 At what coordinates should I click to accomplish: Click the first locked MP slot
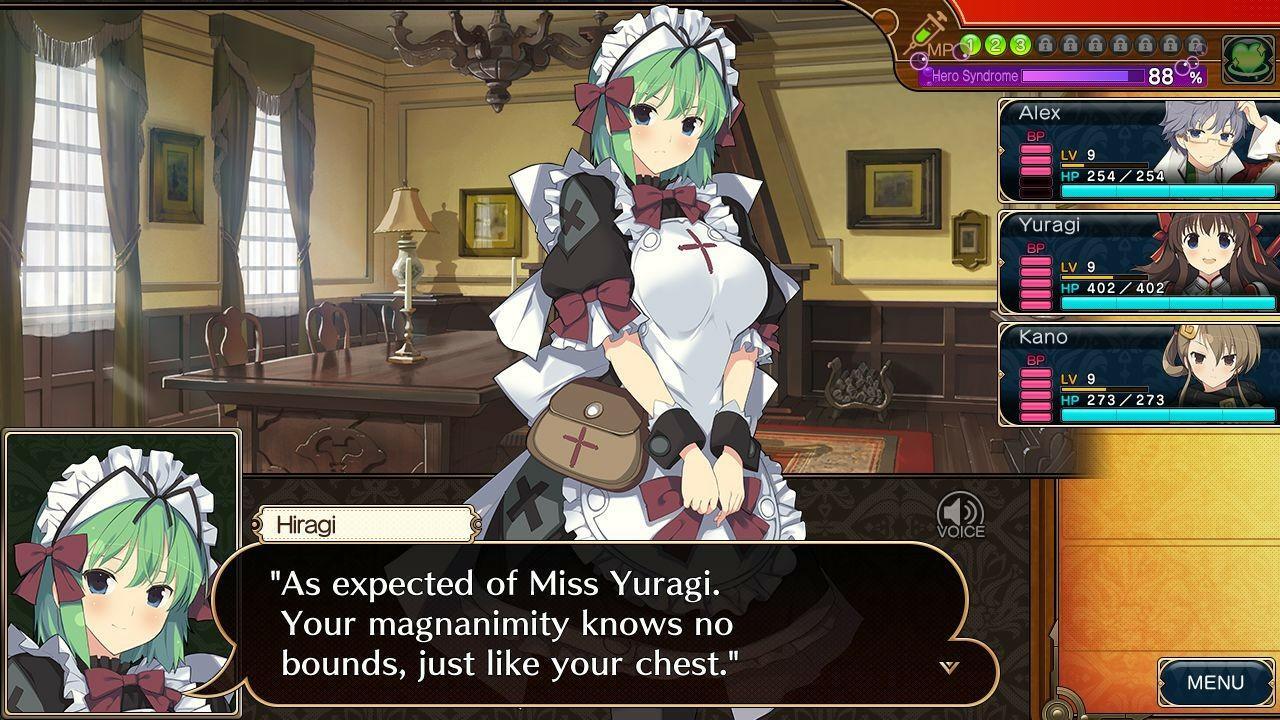pos(1045,44)
